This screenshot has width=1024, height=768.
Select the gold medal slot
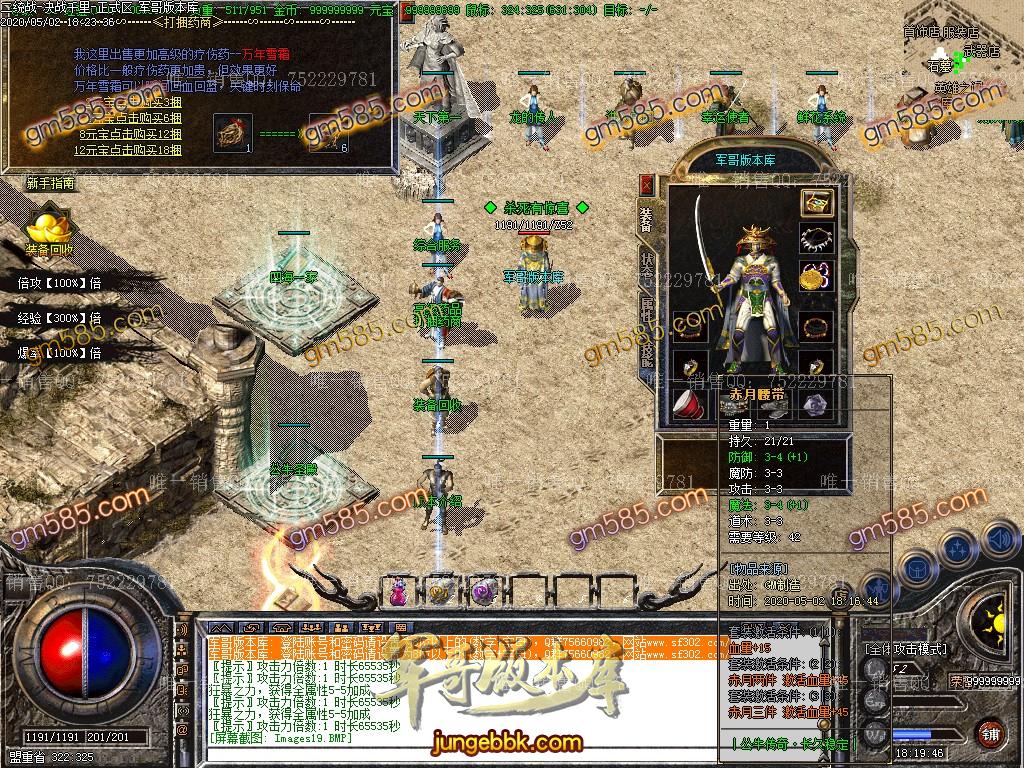816,276
